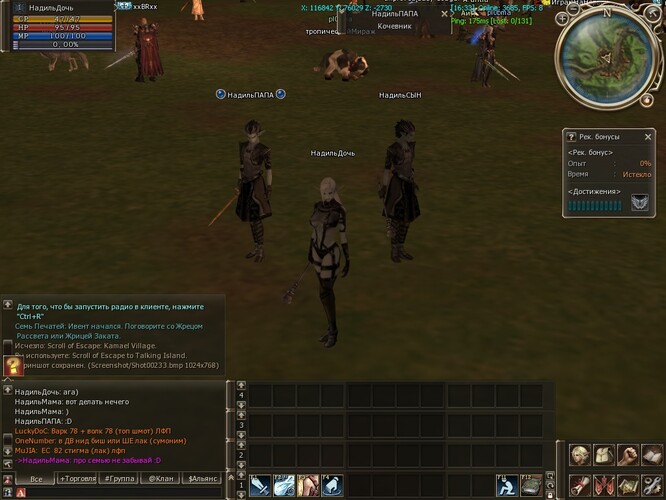
Task: Select the #Группа party chat tab
Action: pos(120,479)
